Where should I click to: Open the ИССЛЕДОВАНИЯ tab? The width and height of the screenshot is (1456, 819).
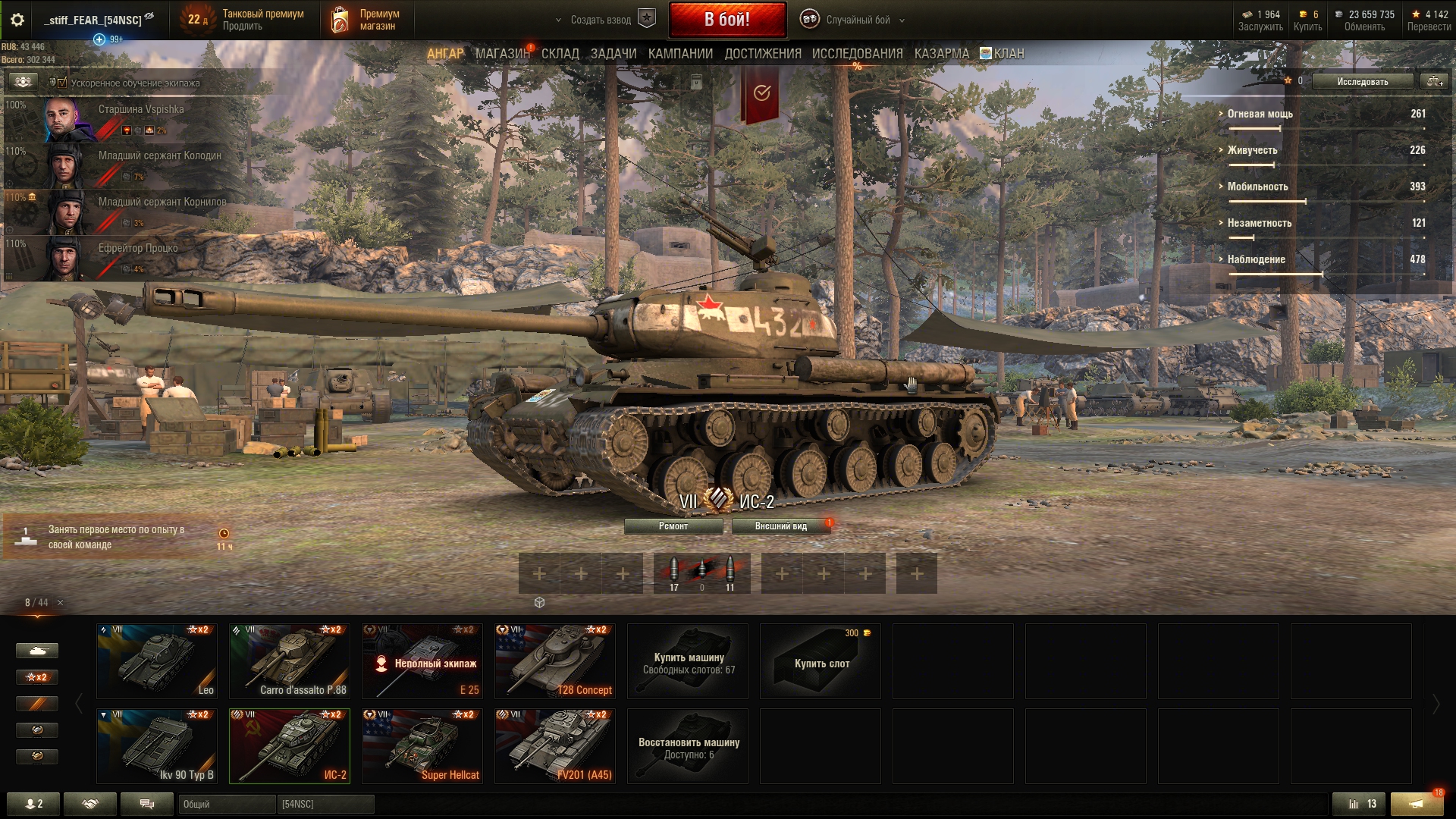point(857,54)
